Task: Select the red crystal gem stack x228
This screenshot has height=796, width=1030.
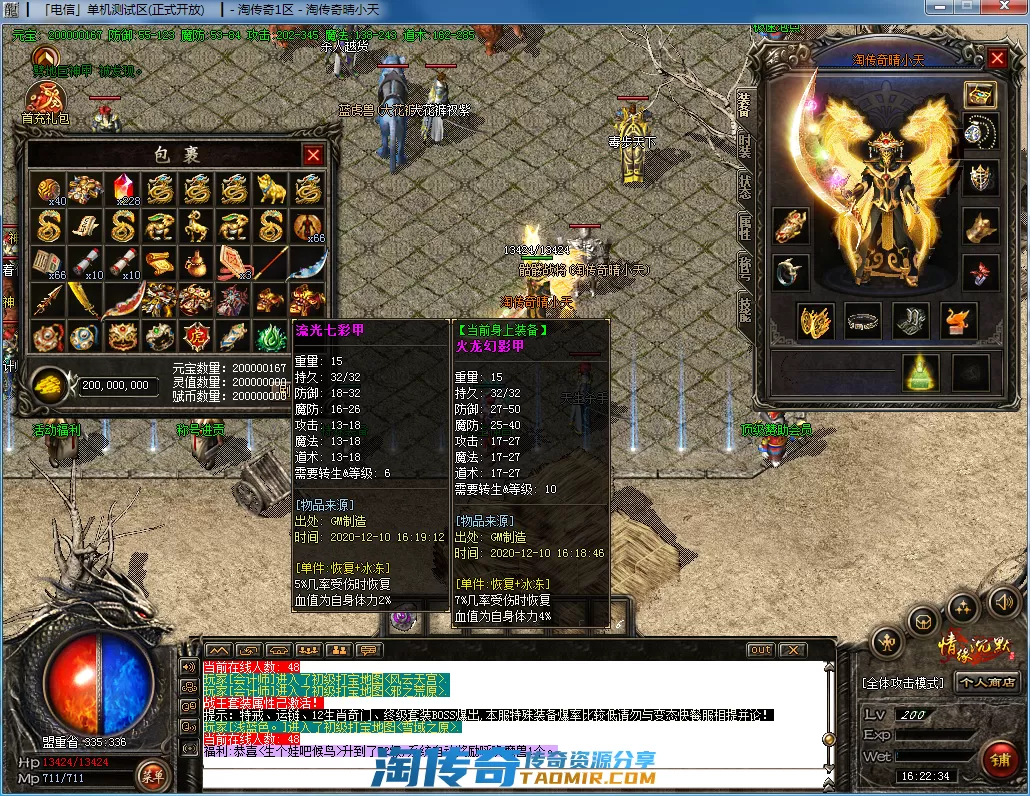Action: 123,187
